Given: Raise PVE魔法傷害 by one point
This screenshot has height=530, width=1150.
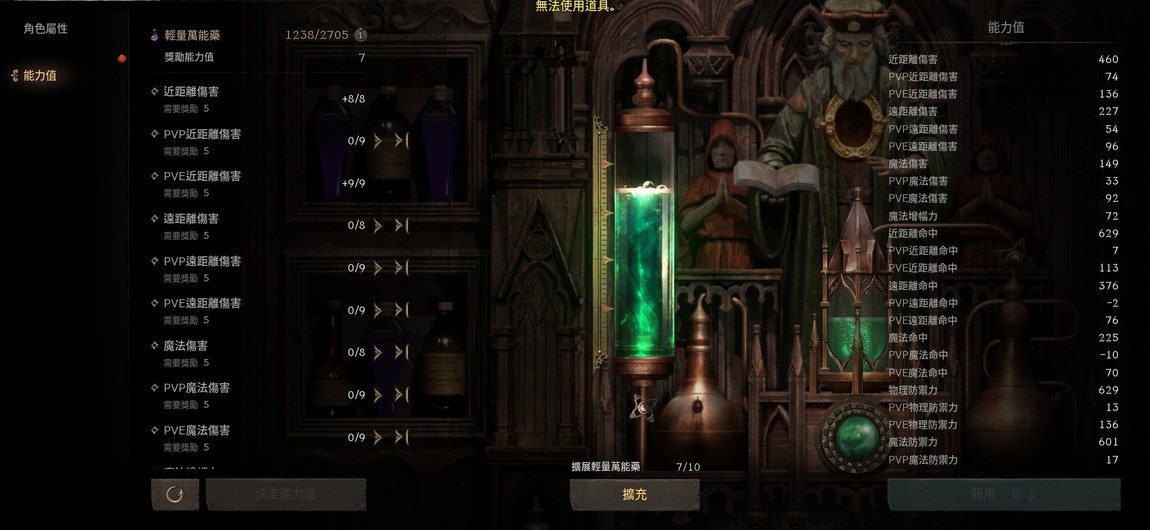Looking at the screenshot, I should (378, 437).
